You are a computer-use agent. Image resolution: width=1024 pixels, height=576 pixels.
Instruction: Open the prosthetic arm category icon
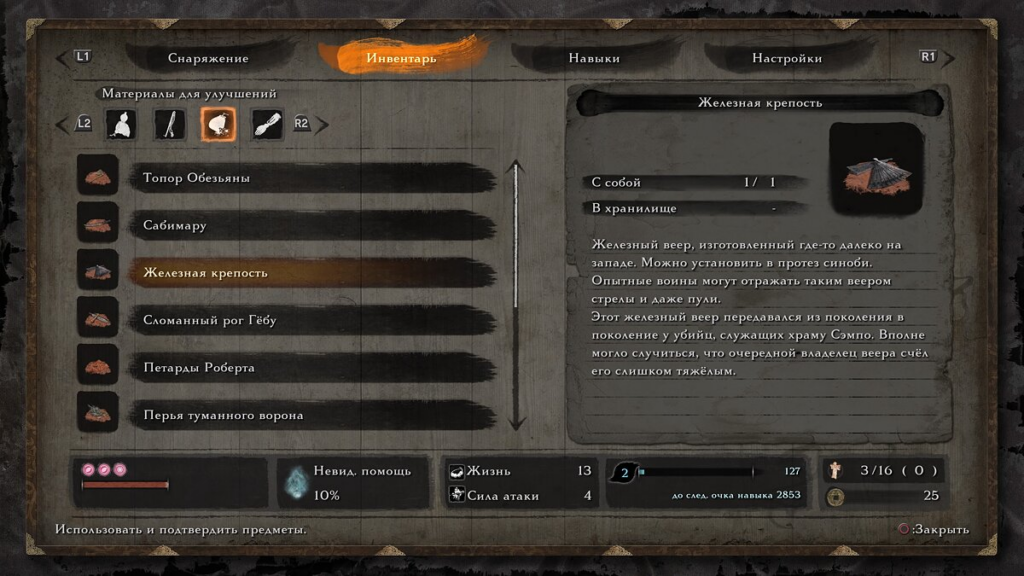[267, 124]
